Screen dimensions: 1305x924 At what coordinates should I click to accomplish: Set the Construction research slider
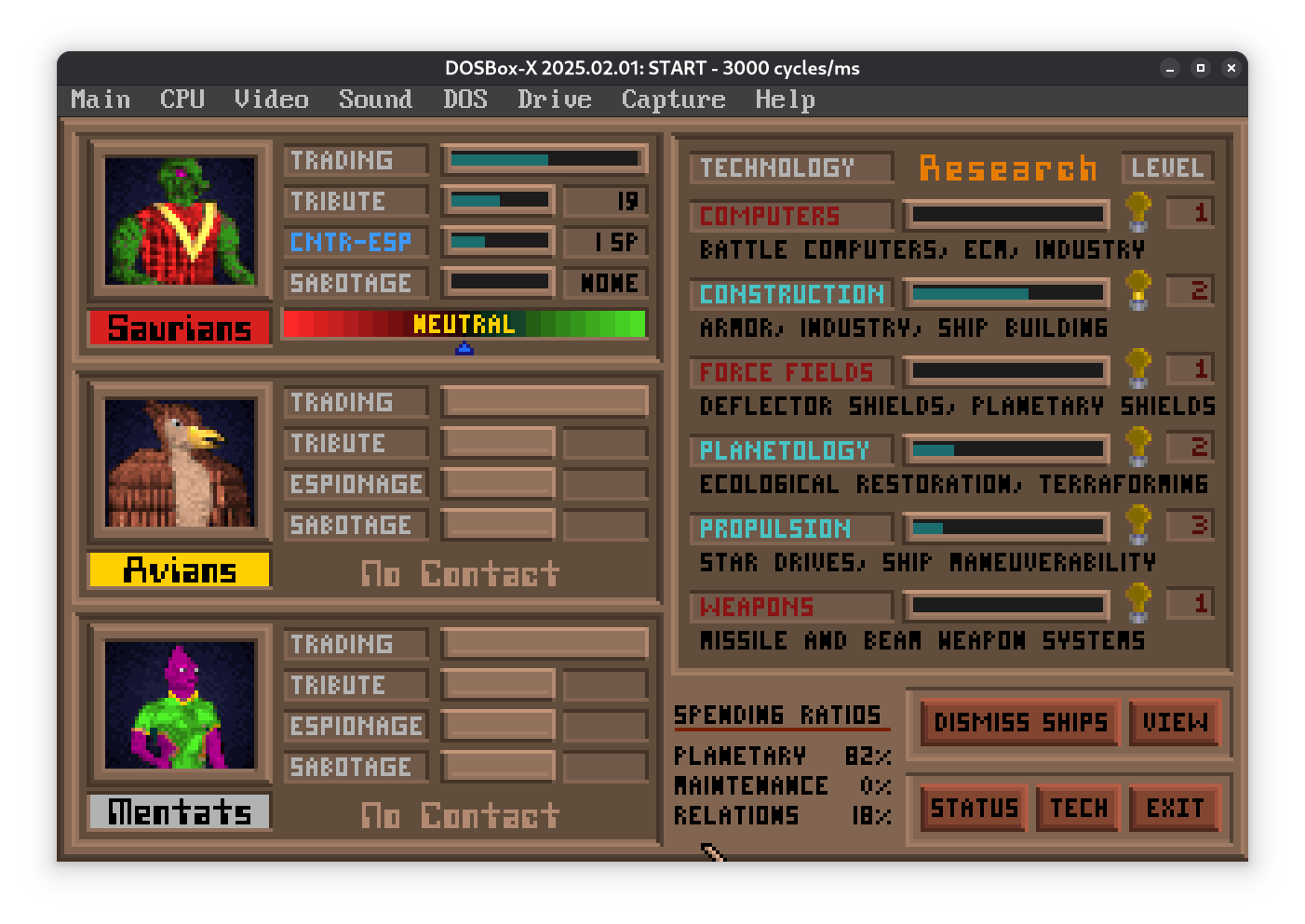pyautogui.click(x=1007, y=293)
